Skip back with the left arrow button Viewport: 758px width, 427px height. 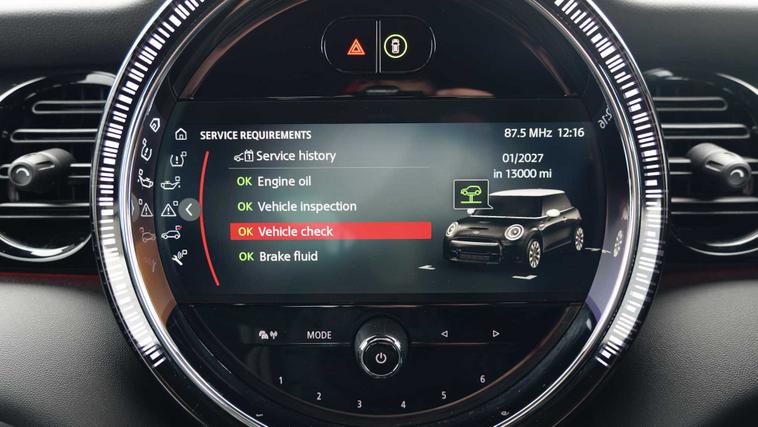tap(443, 334)
